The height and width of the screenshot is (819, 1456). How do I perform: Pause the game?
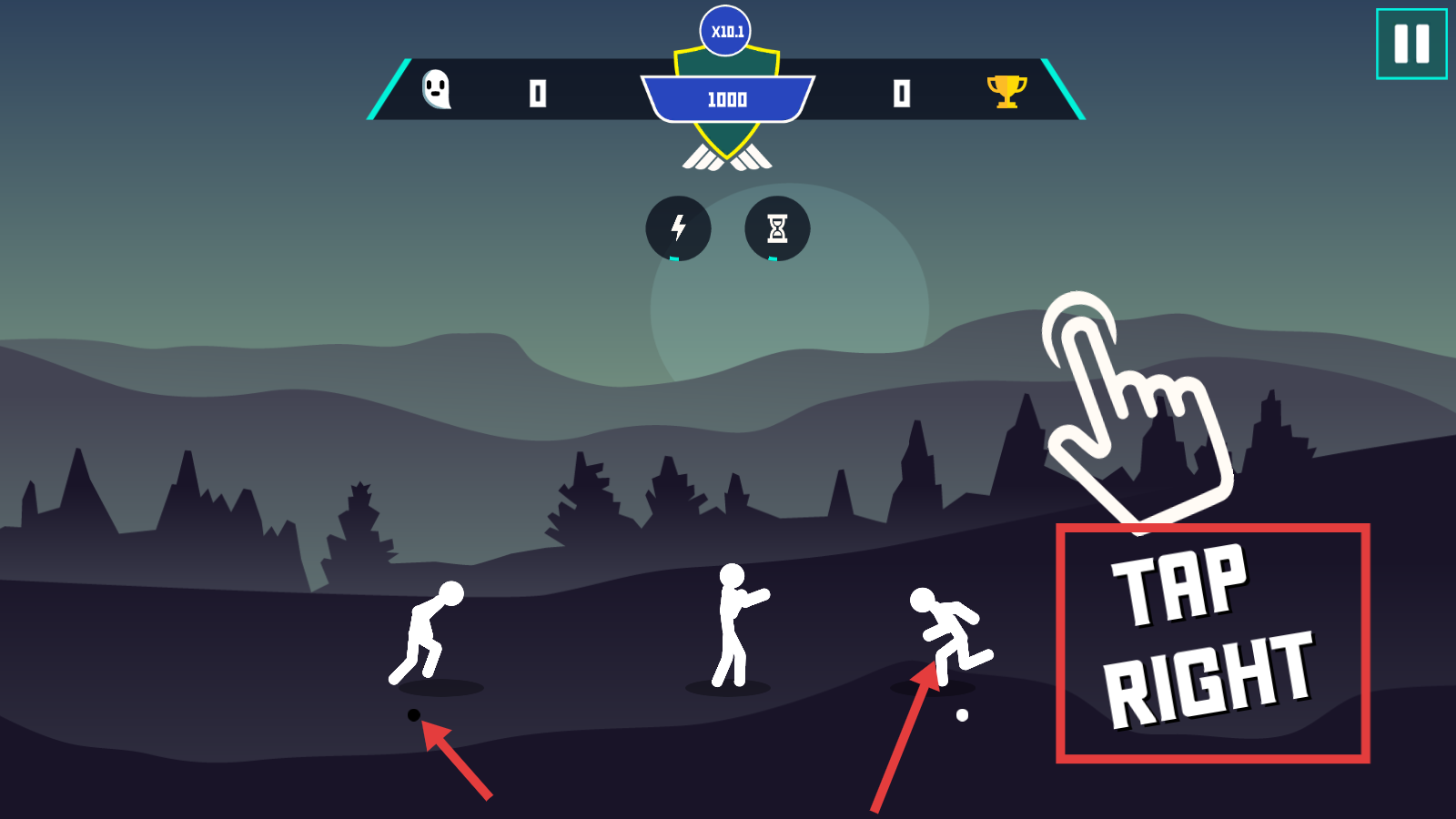coord(1411,44)
